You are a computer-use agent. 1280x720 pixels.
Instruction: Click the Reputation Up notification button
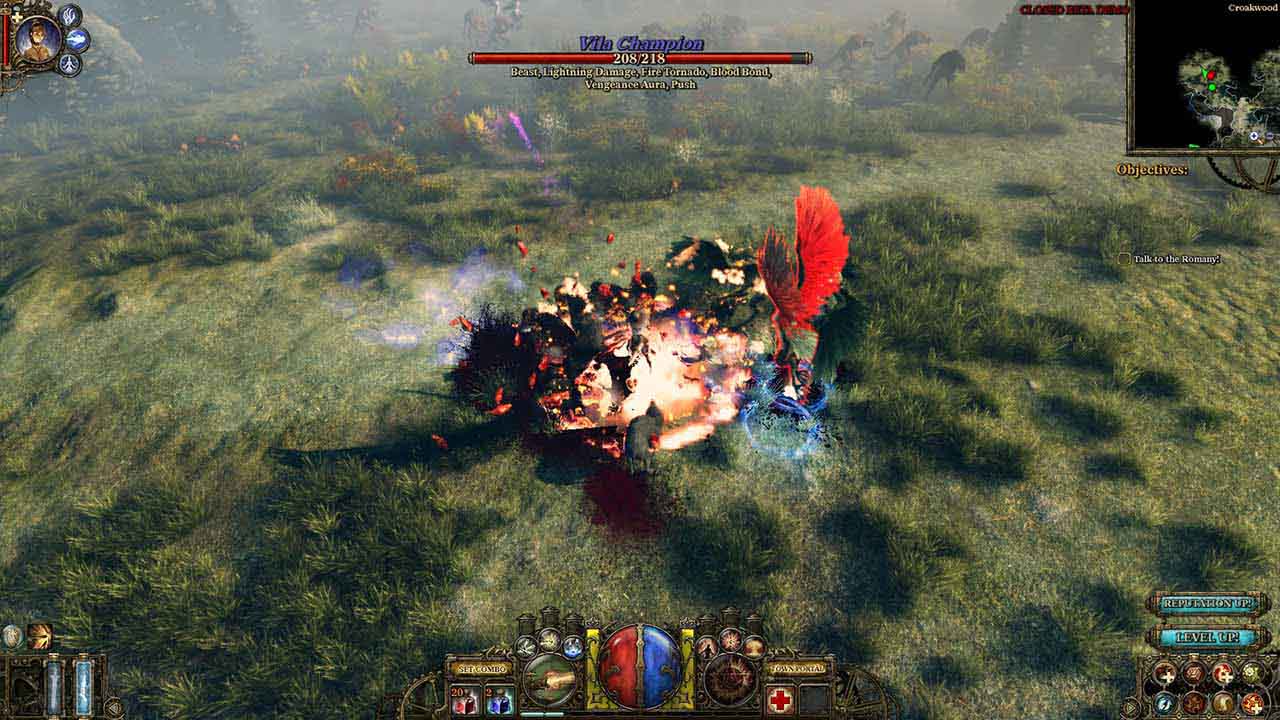tap(1208, 604)
